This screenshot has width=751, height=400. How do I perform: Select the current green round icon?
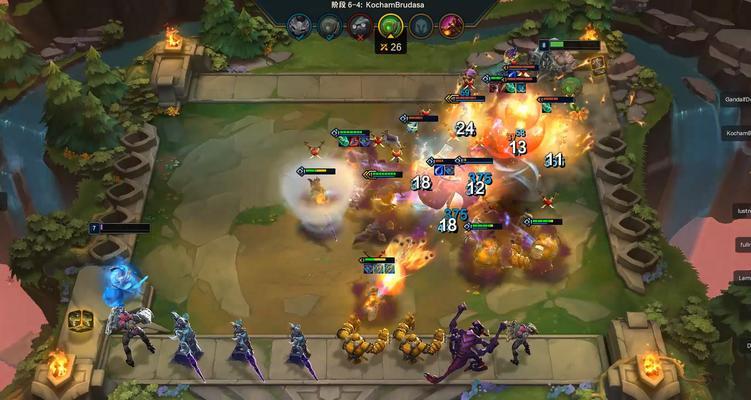pos(390,26)
